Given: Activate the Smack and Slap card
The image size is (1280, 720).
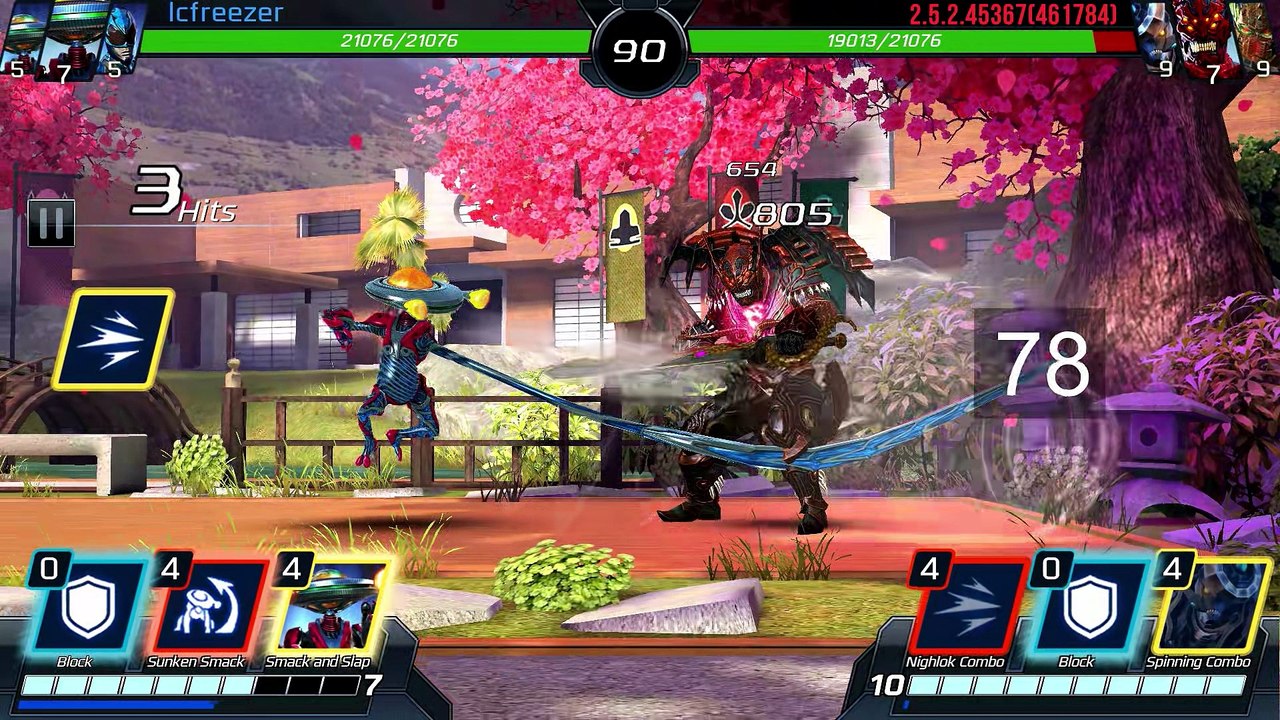Looking at the screenshot, I should click(x=331, y=607).
